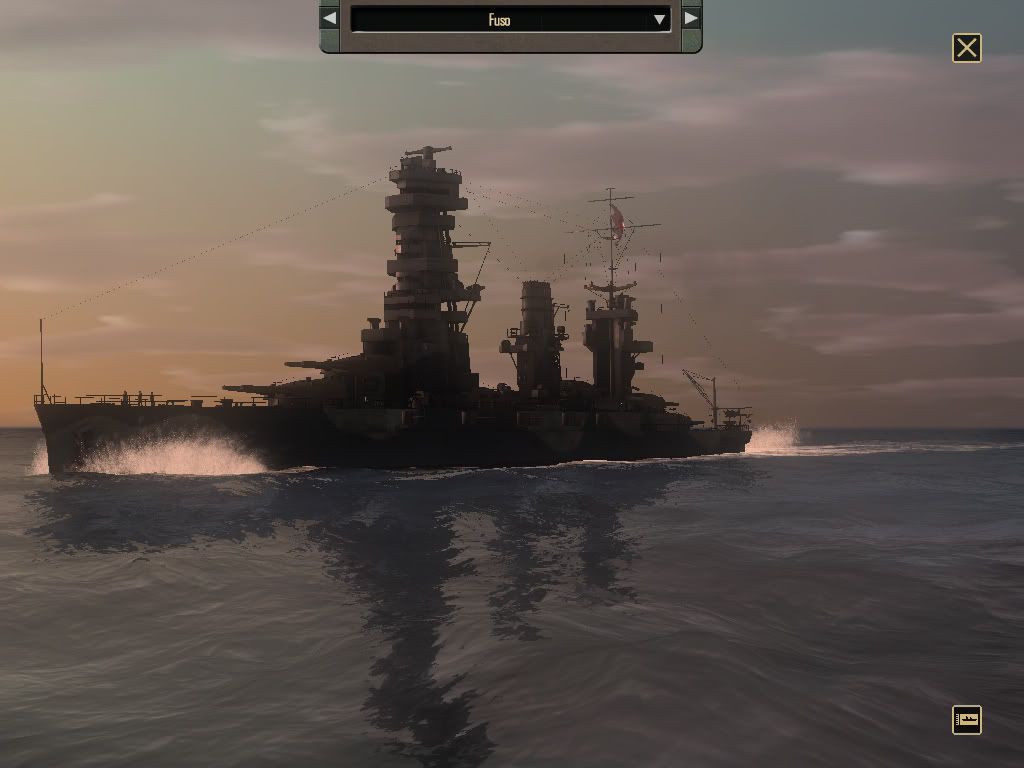Open the Fuso ship selection dropdown
The width and height of the screenshot is (1024, 768).
659,19
